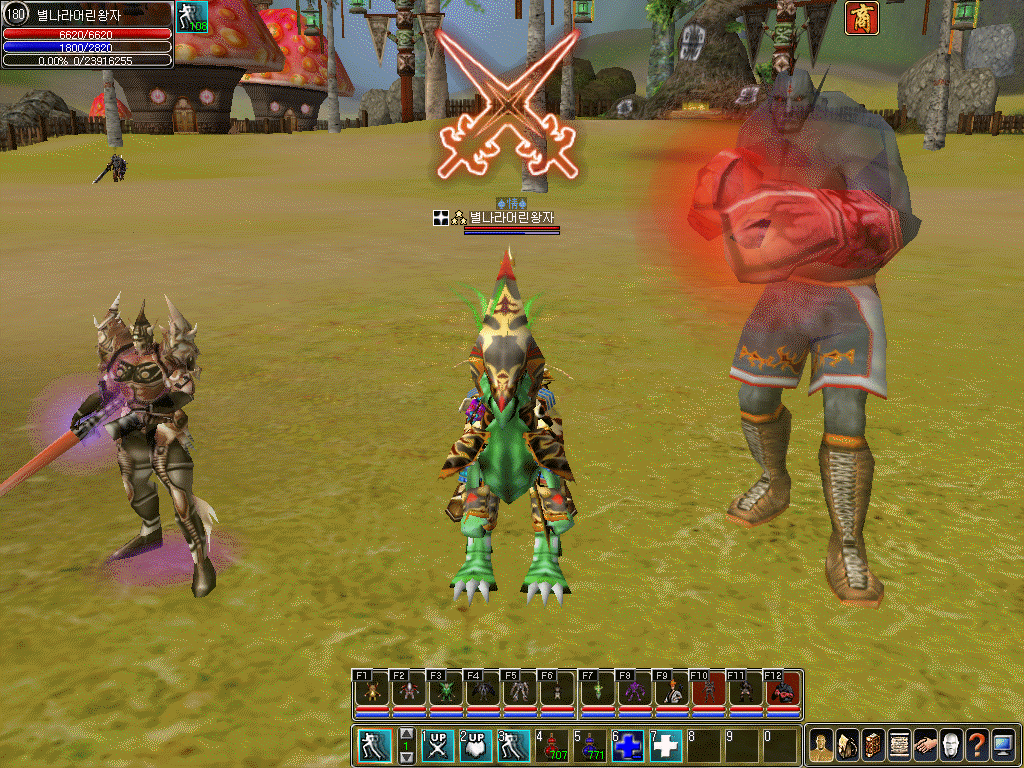Open the inventory bag icon
The width and height of the screenshot is (1024, 768).
tap(846, 746)
